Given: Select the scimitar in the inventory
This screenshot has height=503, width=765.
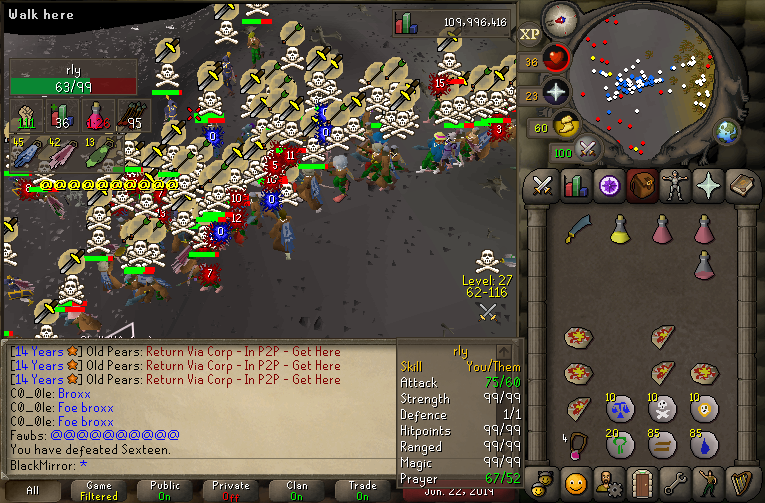Looking at the screenshot, I should click(577, 229).
